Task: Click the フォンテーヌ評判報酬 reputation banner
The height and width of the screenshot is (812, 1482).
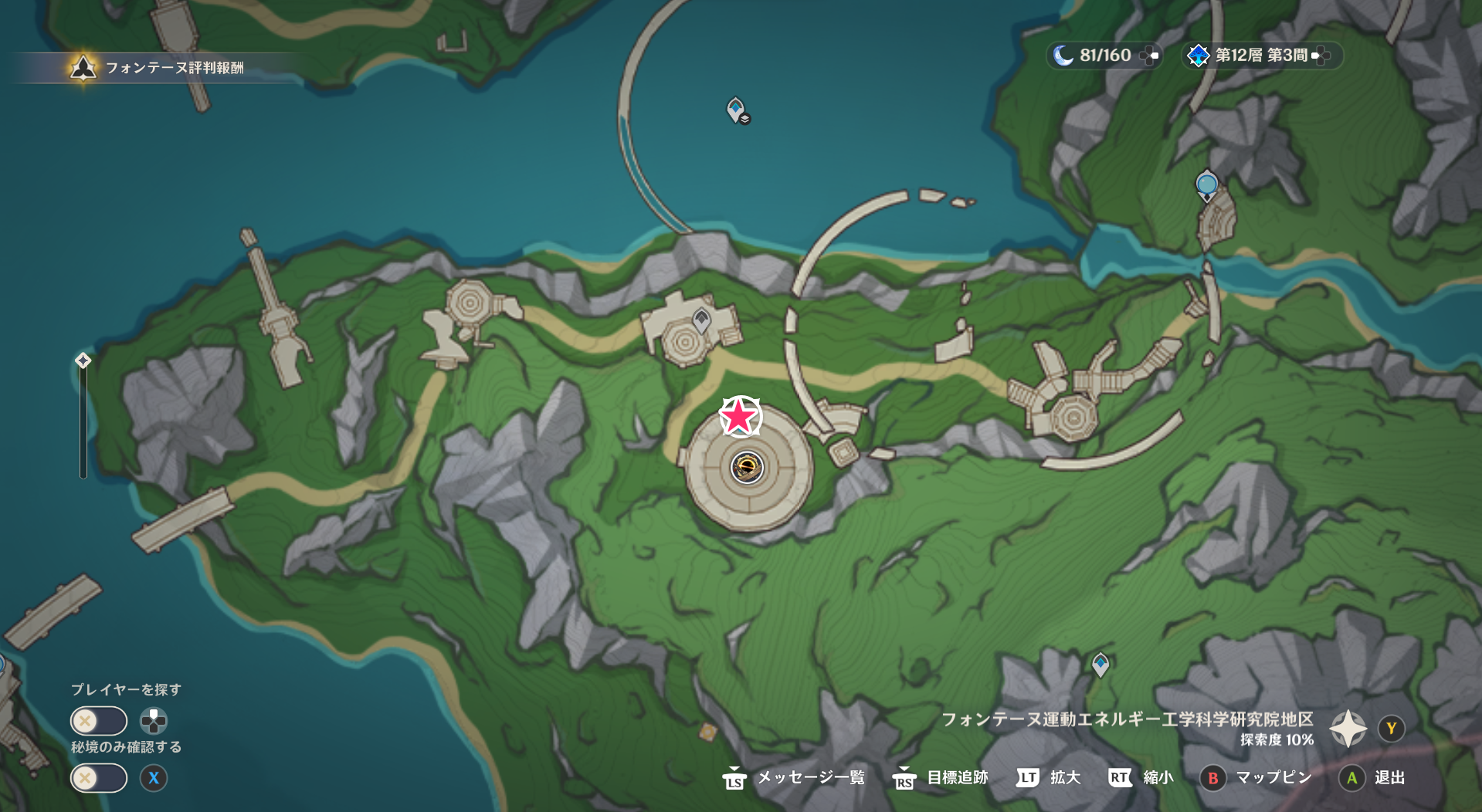Action: [170, 68]
